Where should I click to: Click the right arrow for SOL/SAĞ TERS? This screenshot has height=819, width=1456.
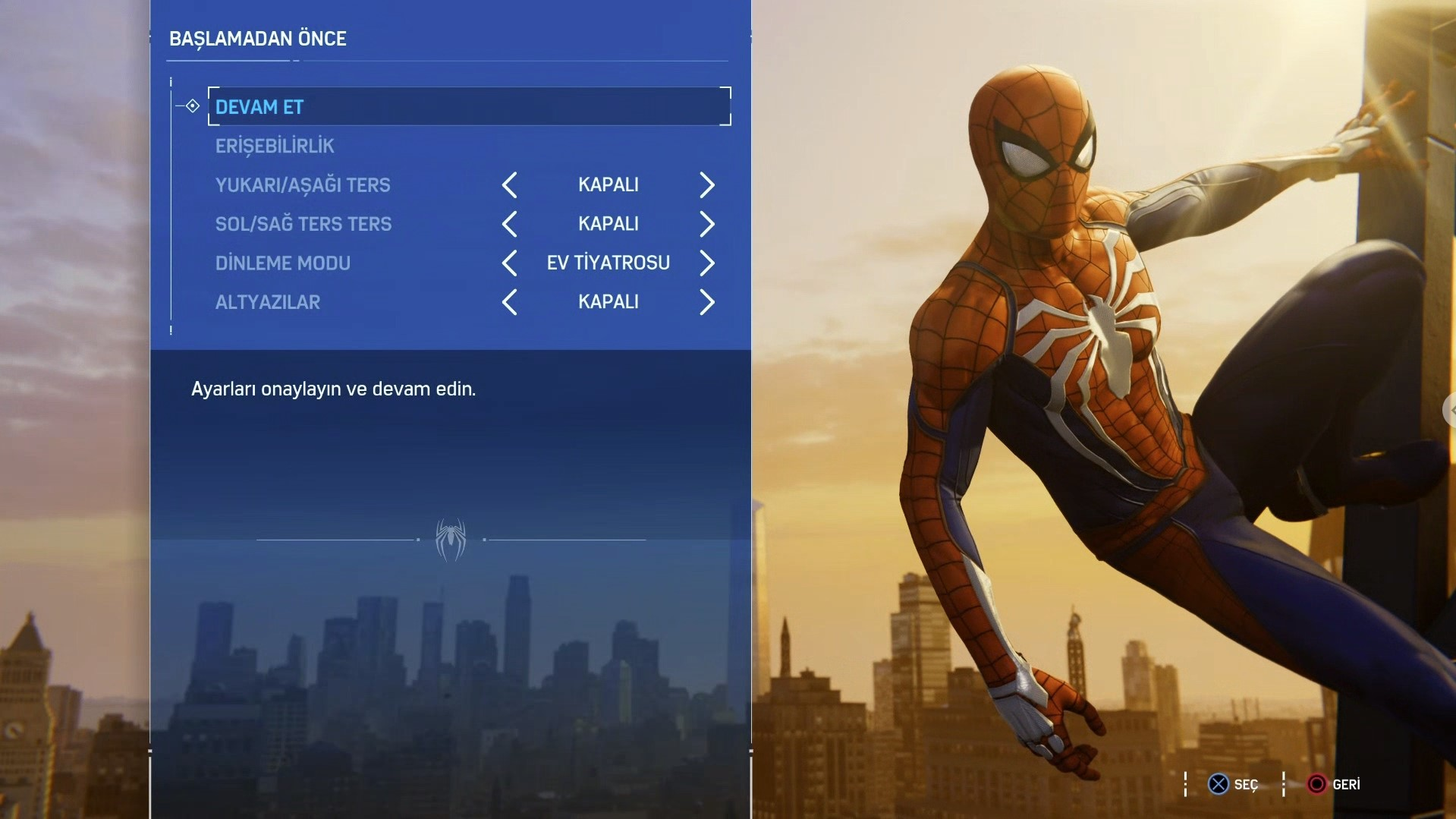click(x=706, y=224)
